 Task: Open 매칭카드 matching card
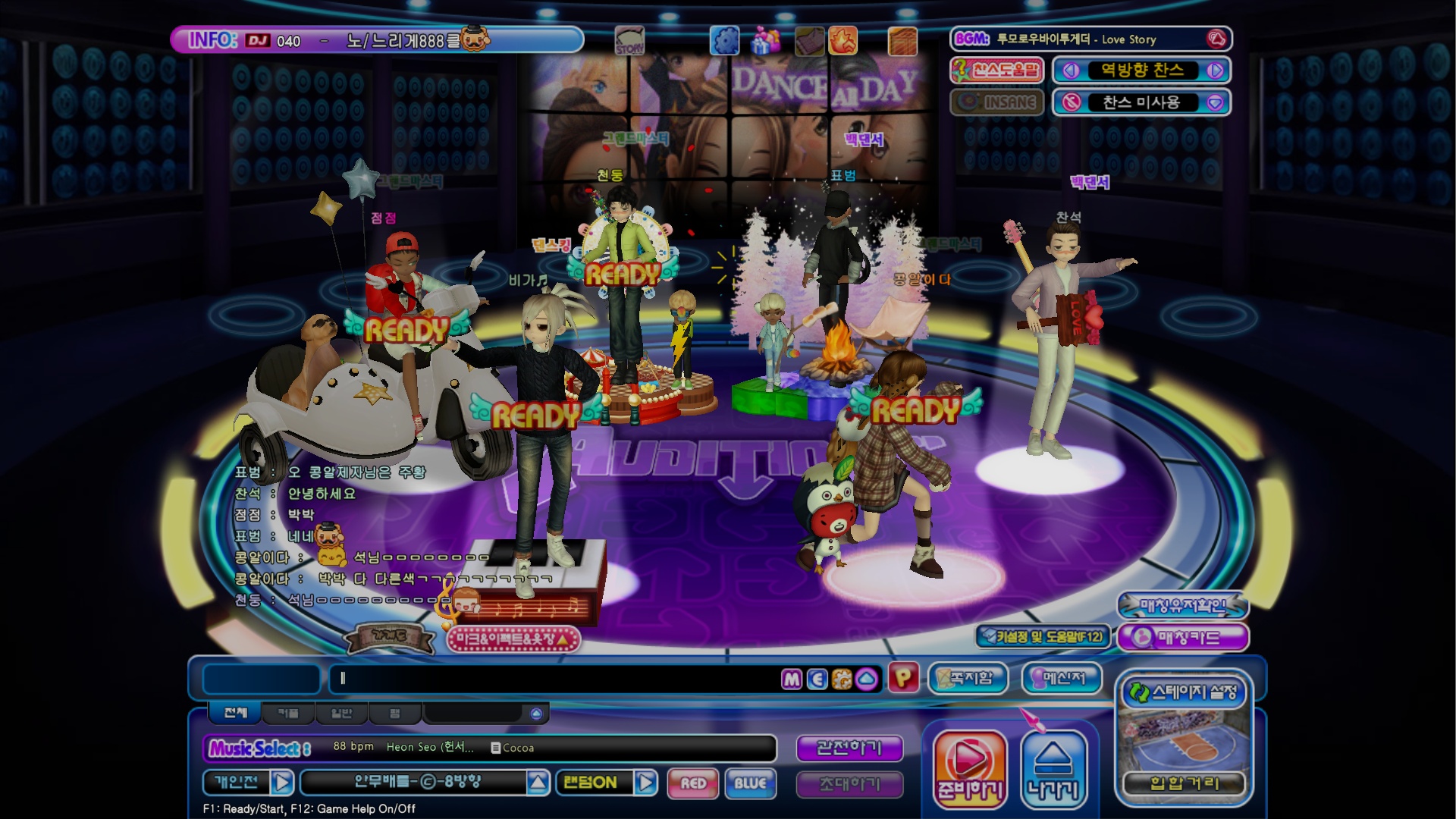point(1182,637)
